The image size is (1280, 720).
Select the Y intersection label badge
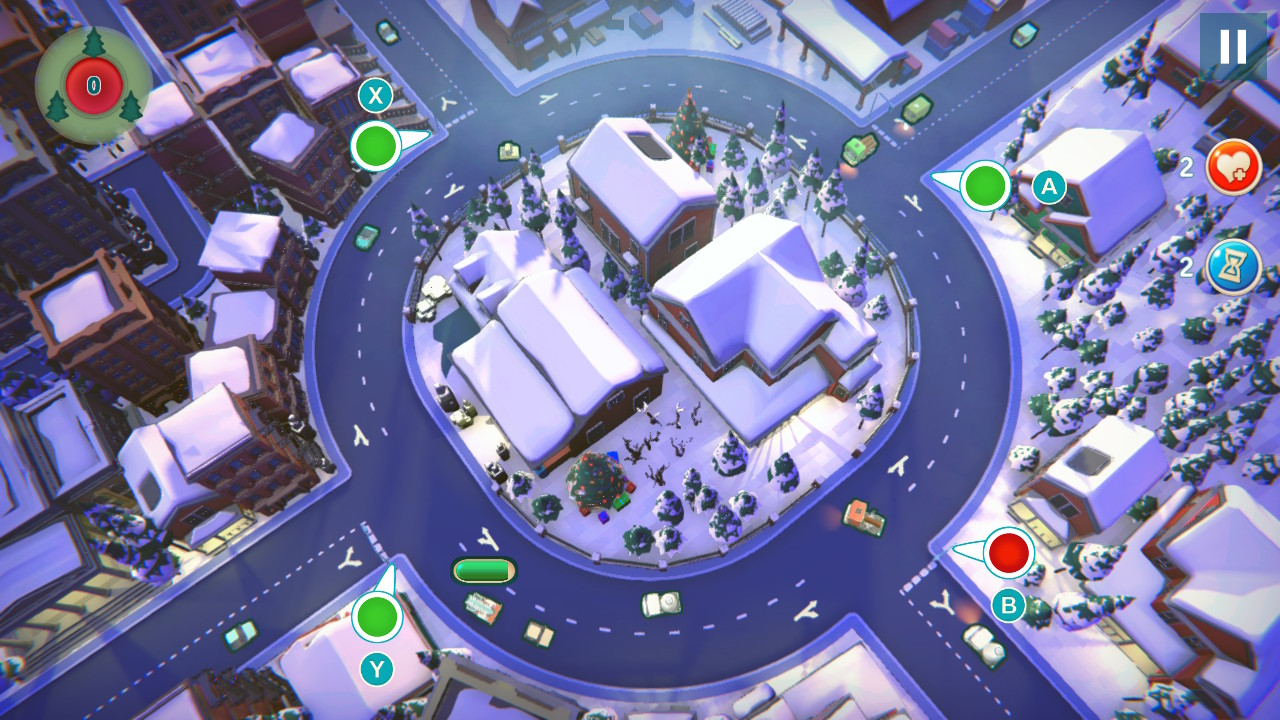pyautogui.click(x=377, y=670)
